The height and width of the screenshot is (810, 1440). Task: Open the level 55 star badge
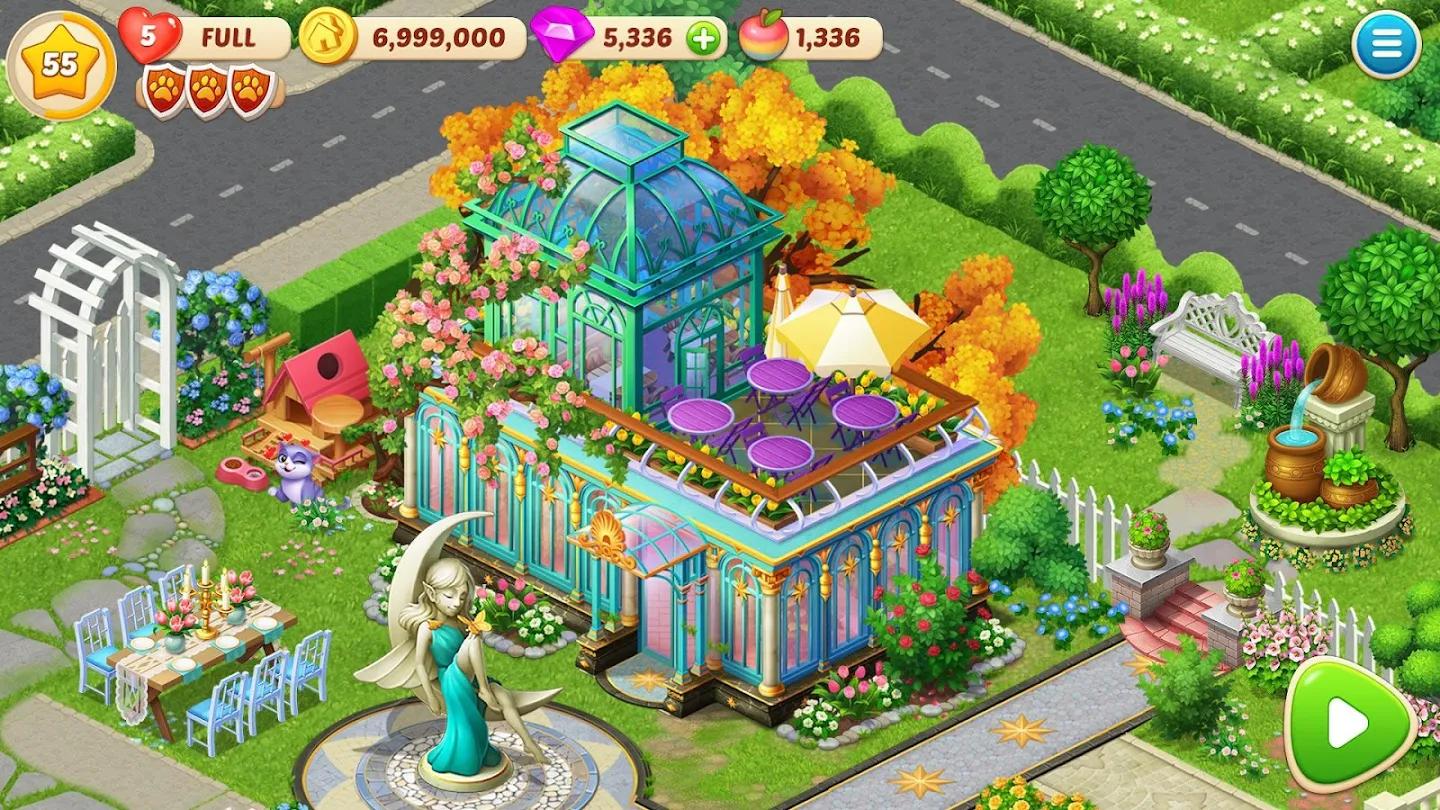[x=61, y=65]
